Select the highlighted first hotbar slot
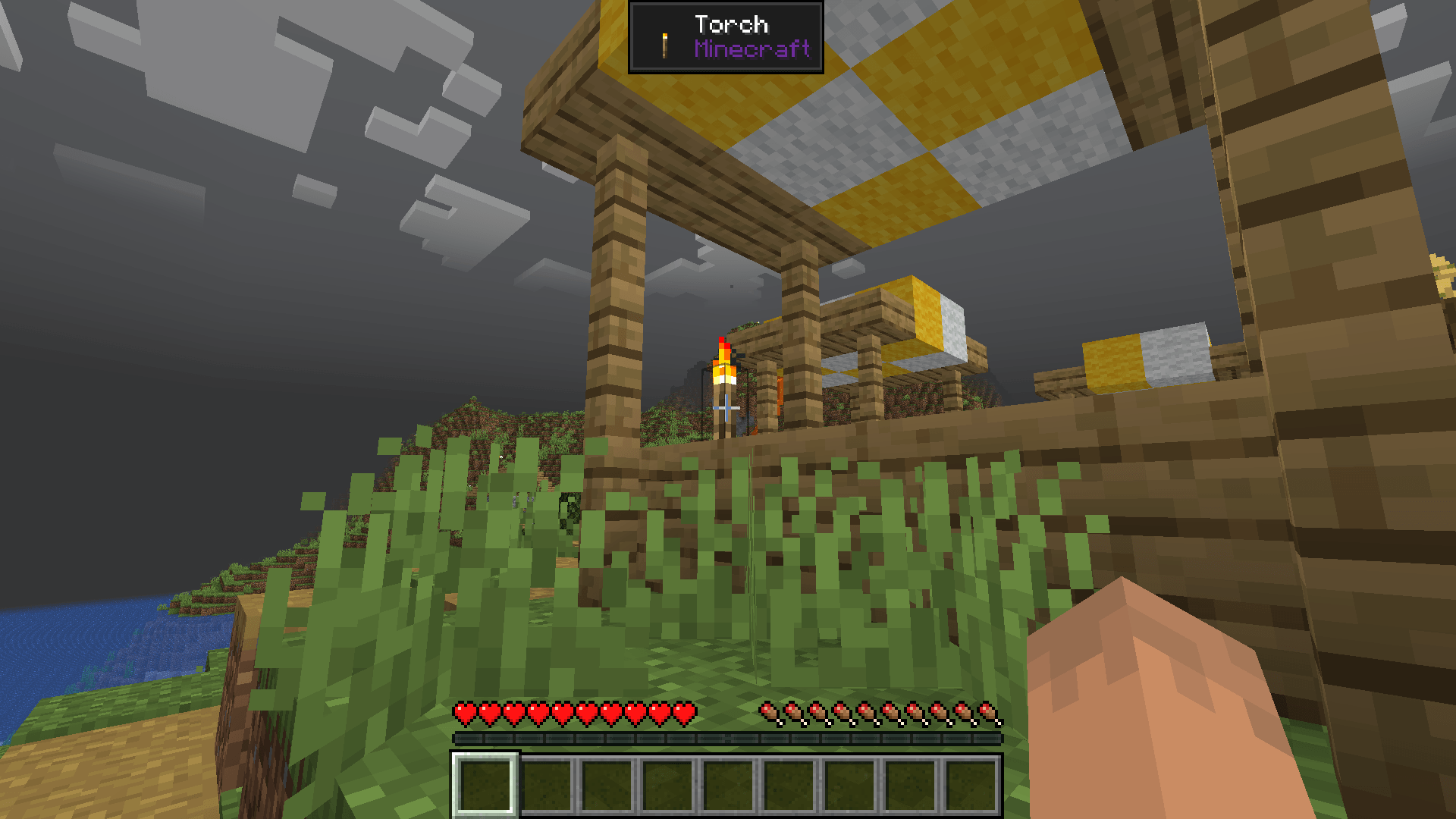 tap(483, 785)
